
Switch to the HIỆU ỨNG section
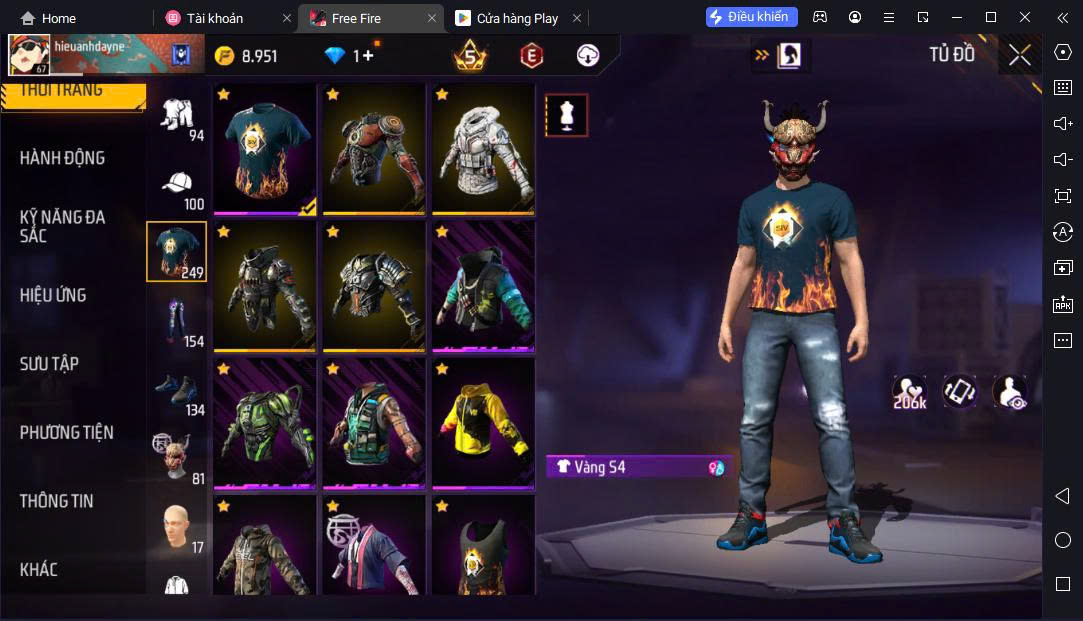pyautogui.click(x=53, y=295)
